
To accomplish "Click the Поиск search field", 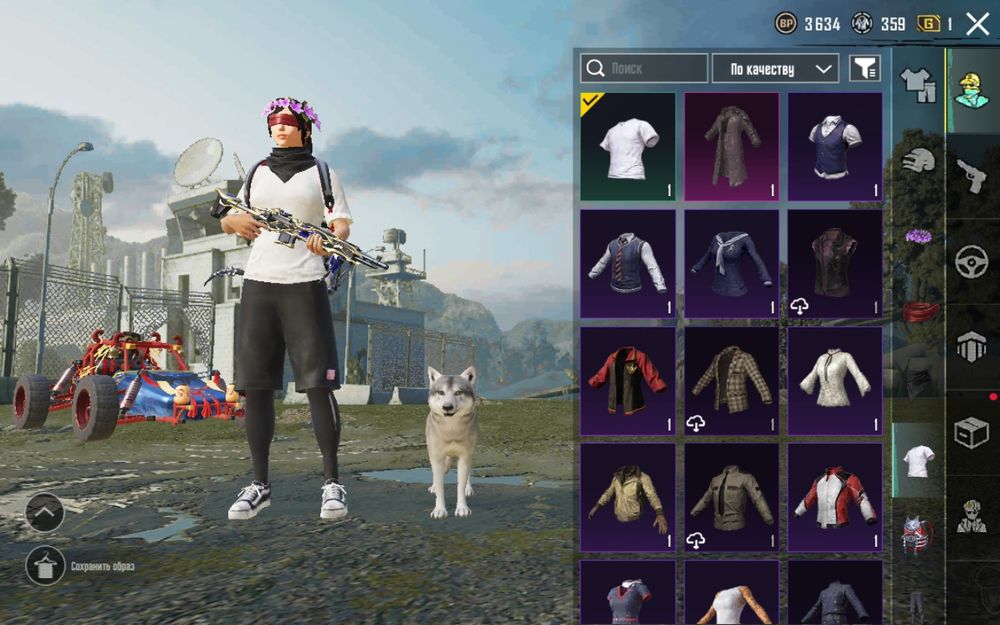I will click(645, 68).
